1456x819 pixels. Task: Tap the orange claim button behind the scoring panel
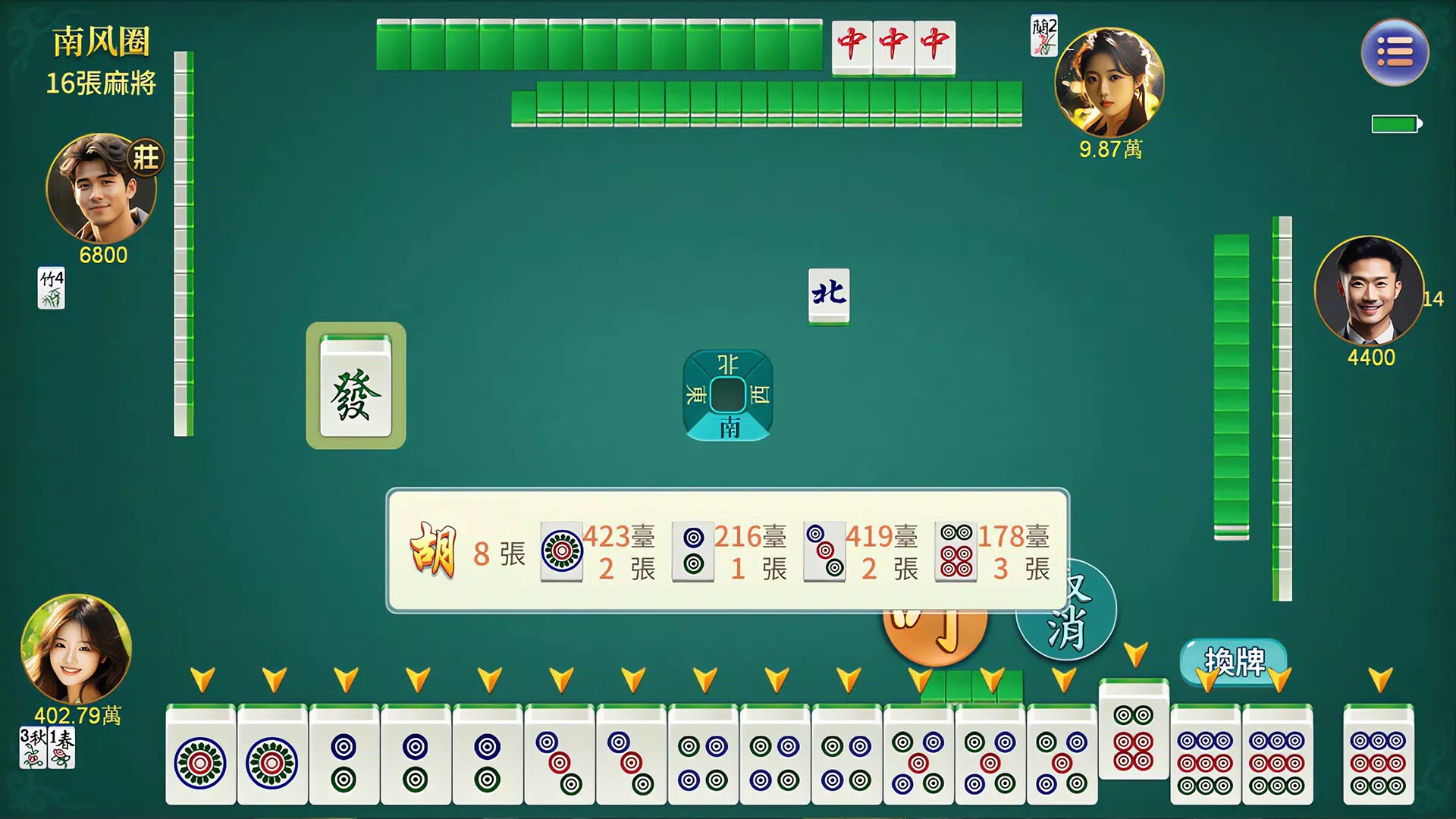[935, 639]
